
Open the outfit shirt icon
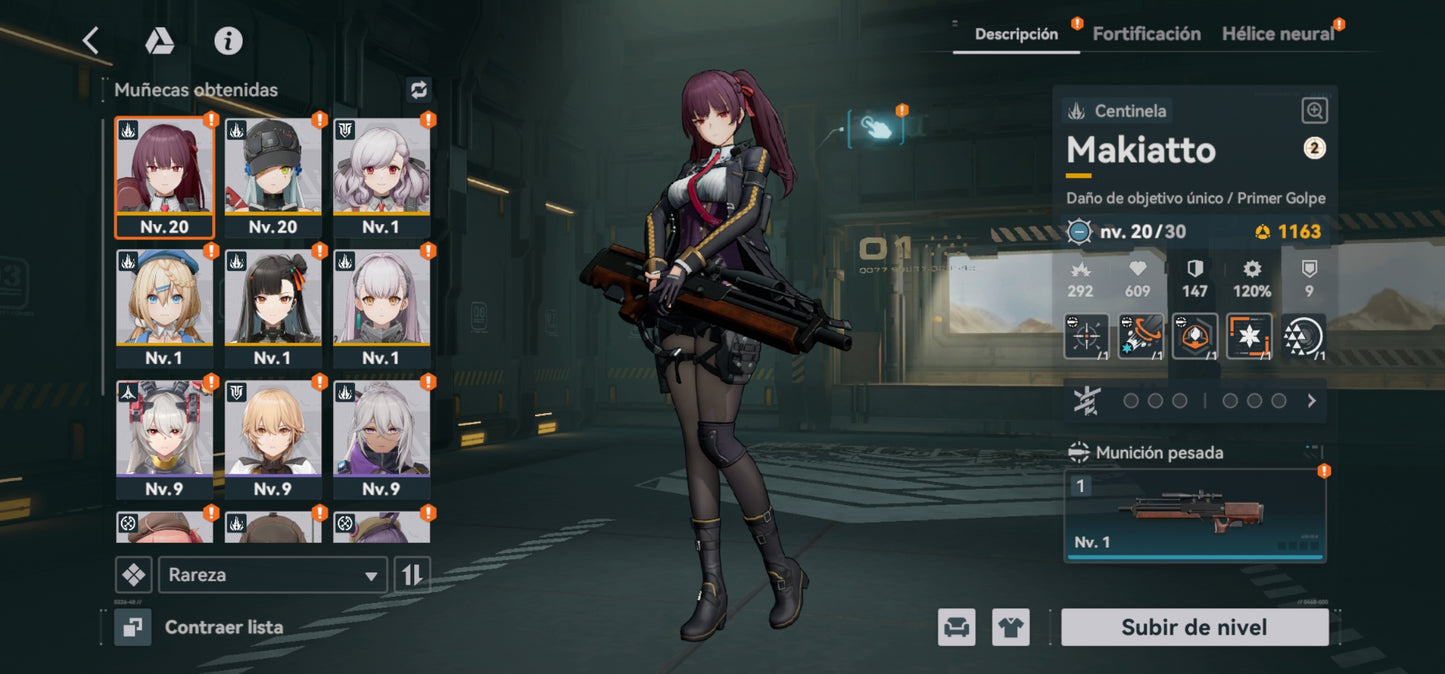(x=1011, y=628)
